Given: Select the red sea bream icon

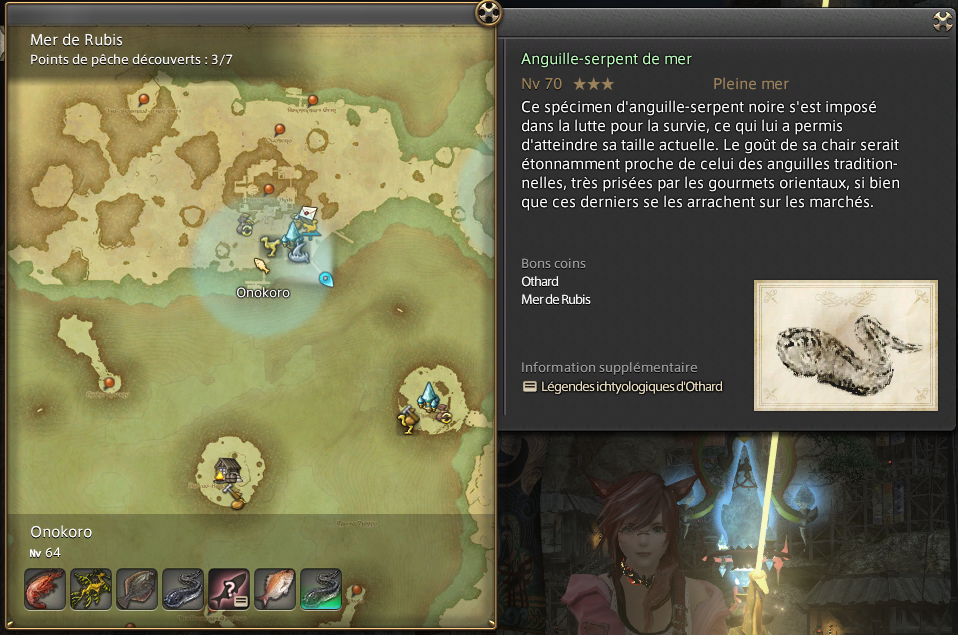Looking at the screenshot, I should [275, 589].
